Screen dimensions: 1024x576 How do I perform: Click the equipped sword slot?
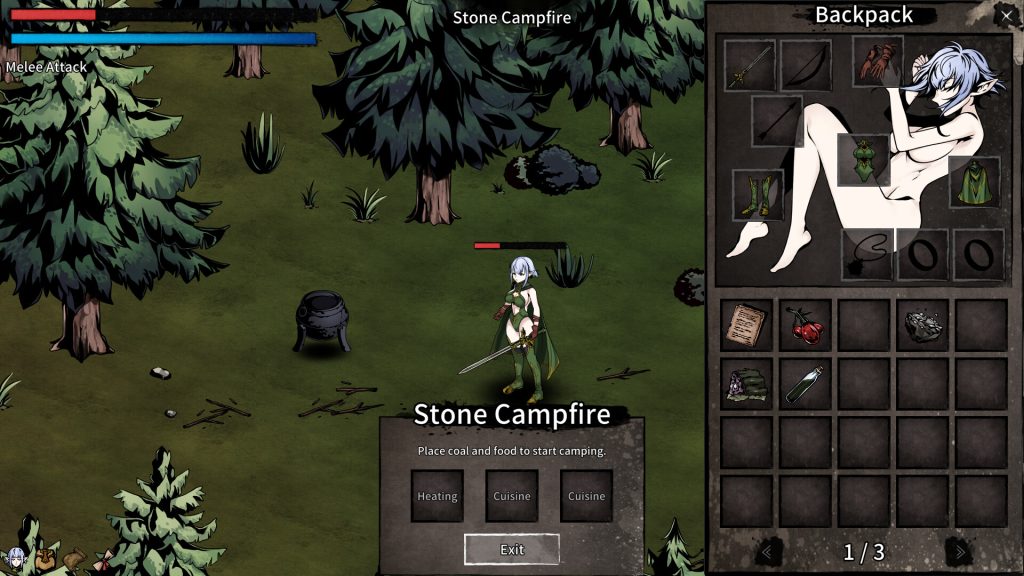(x=750, y=65)
